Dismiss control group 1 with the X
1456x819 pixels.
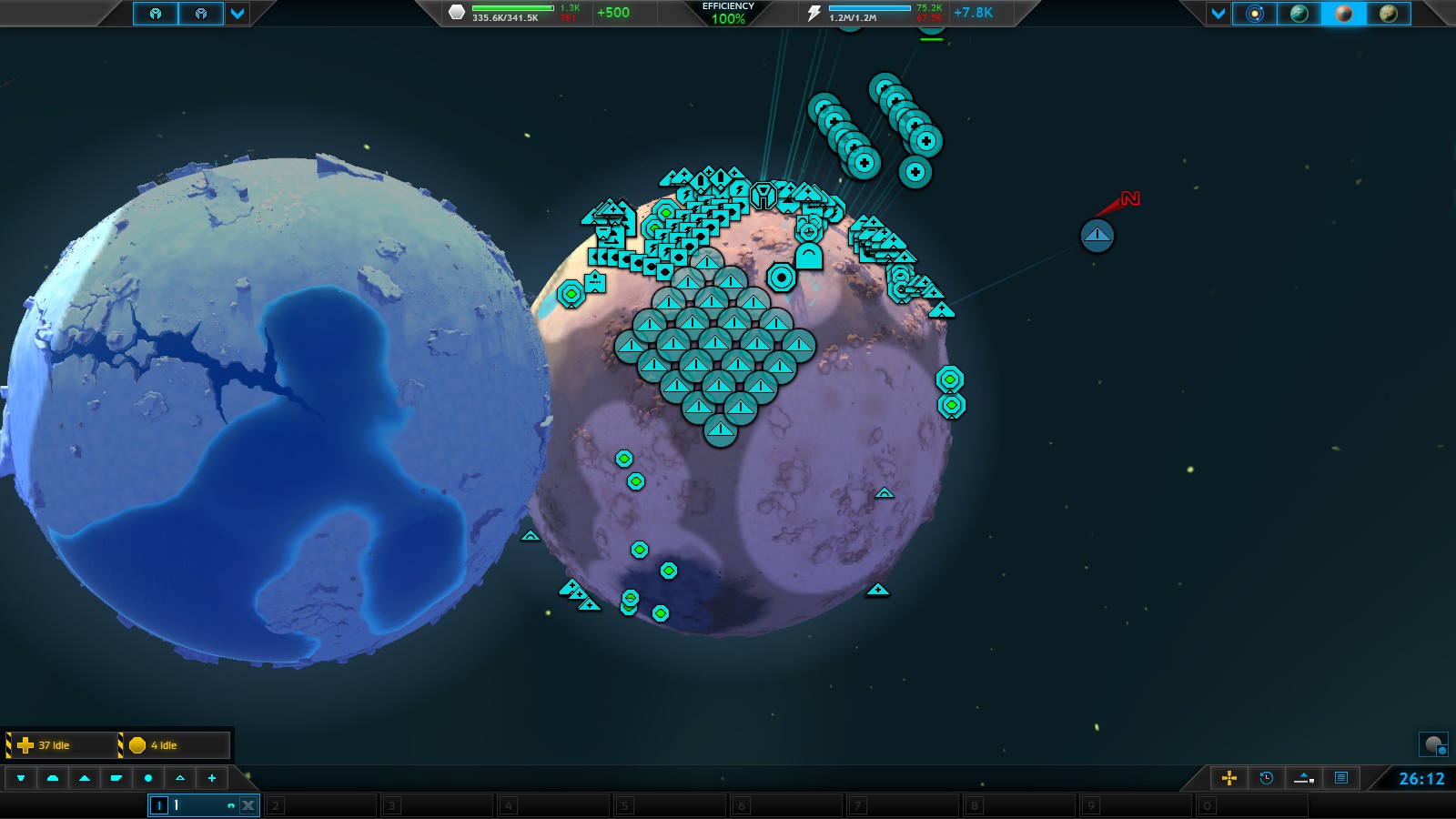point(246,805)
